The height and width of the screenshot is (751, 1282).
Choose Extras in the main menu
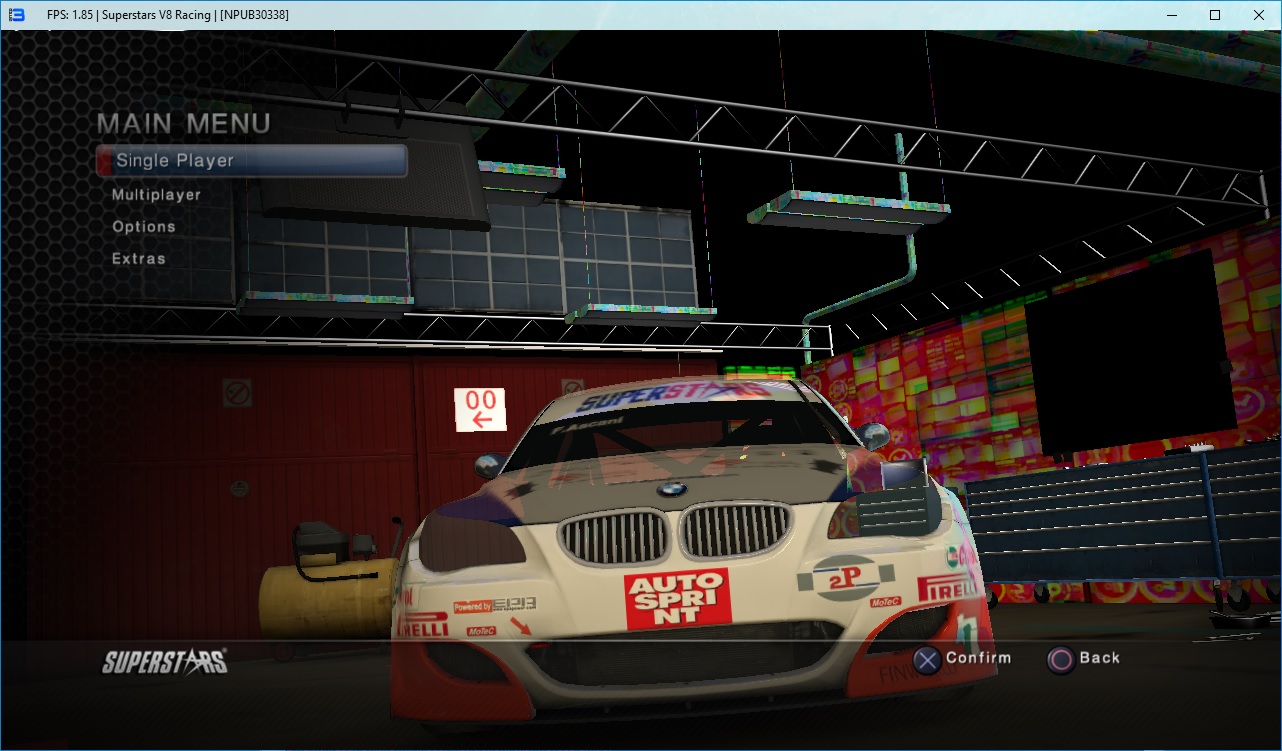139,259
